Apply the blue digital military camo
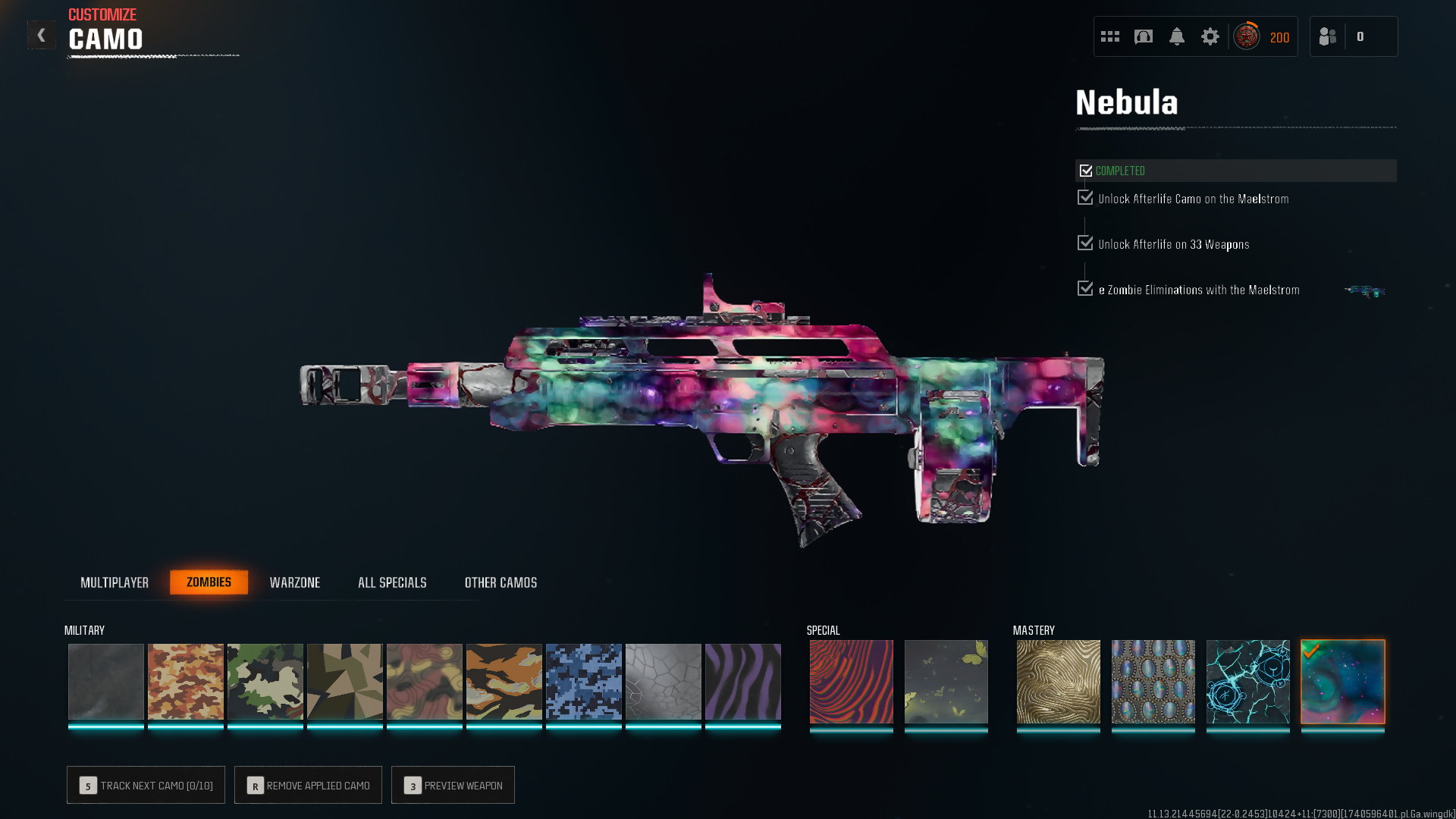1456x819 pixels. (x=583, y=682)
